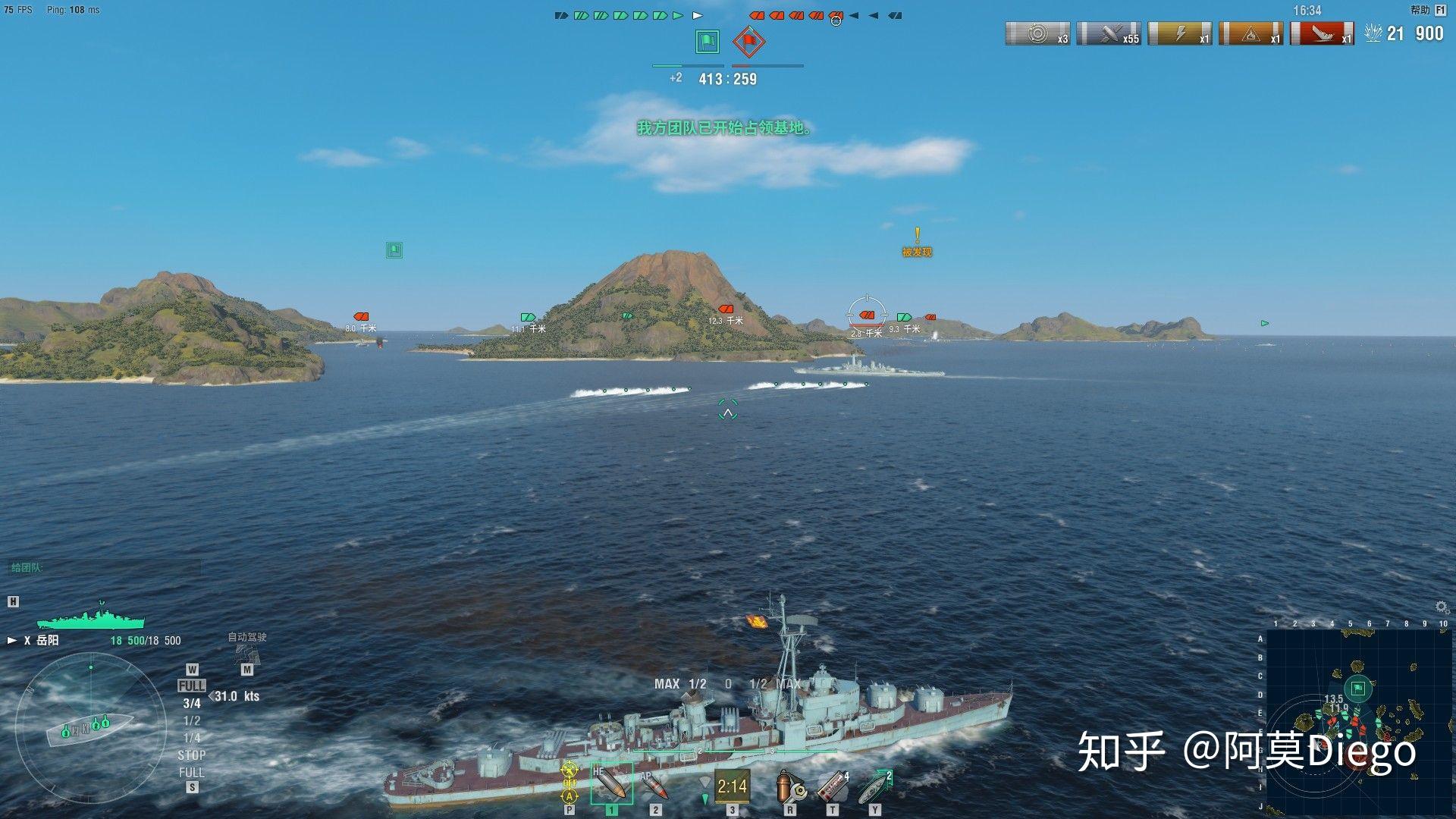Image resolution: width=1456 pixels, height=819 pixels.
Task: Click the shell hits ribbon showing x55
Action: [1109, 34]
